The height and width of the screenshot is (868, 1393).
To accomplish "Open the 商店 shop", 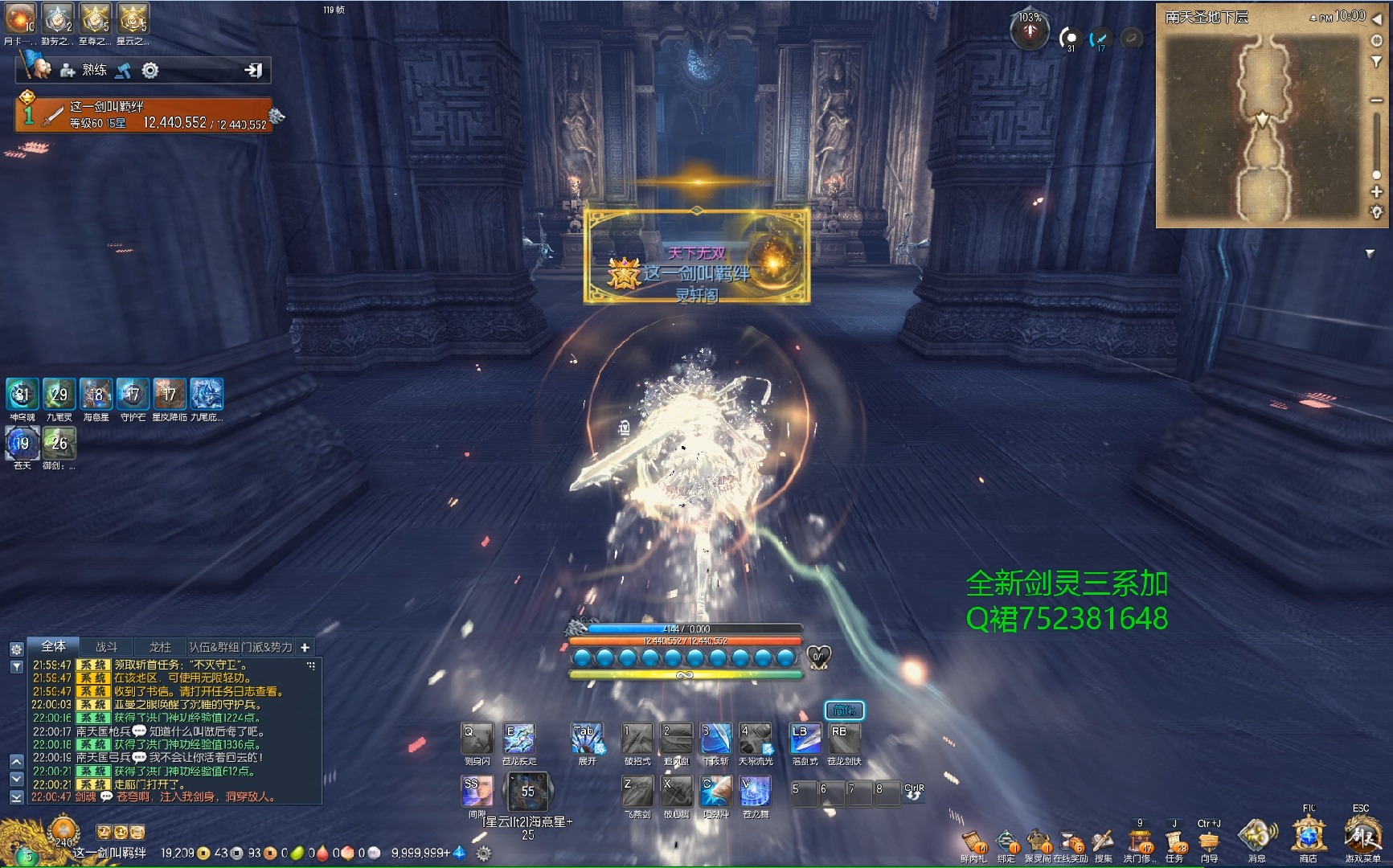I will (x=1309, y=837).
